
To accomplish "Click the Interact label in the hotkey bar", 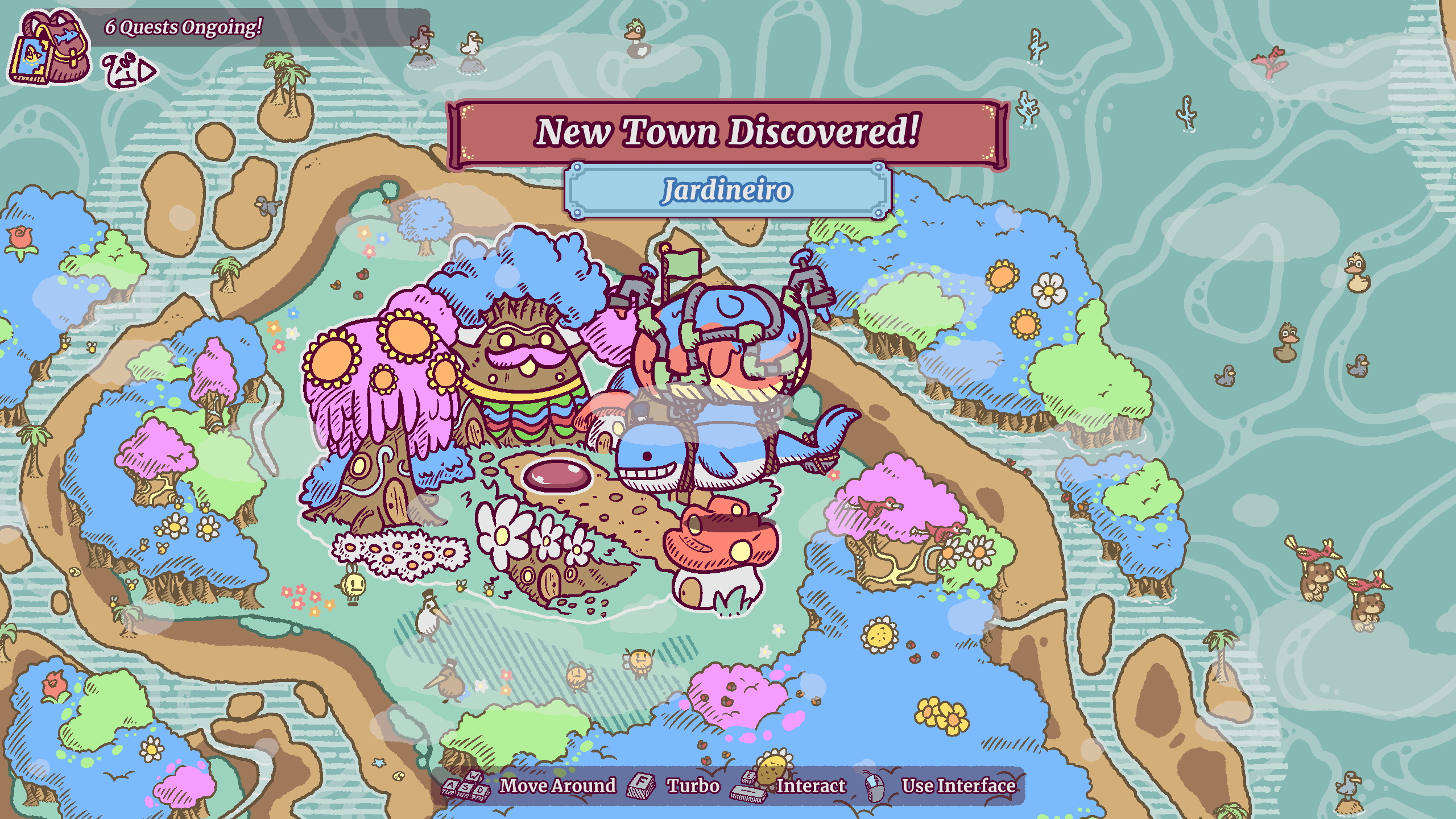I will [x=812, y=786].
